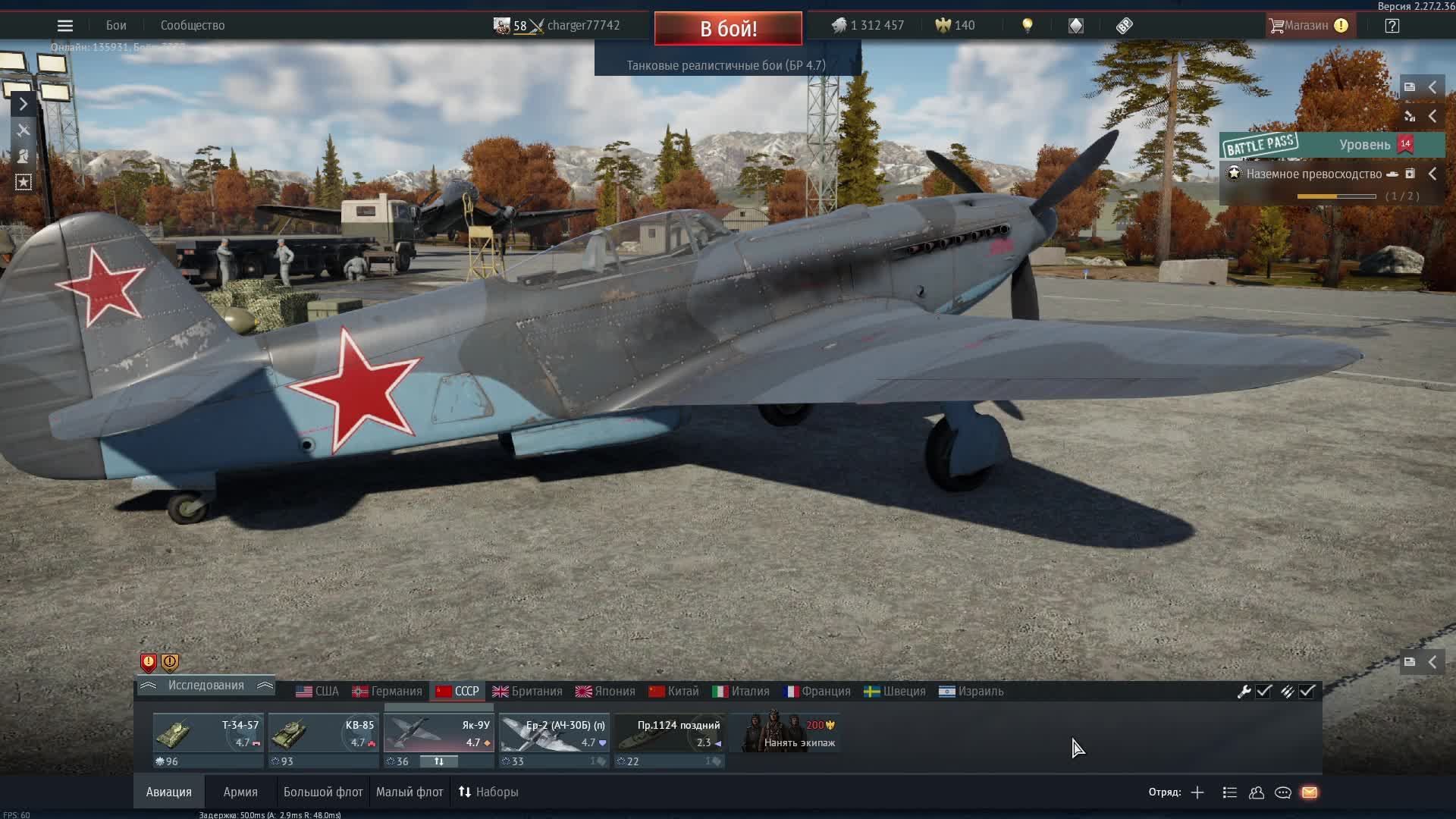1456x819 pixels.
Task: Add a squad member with the plus icon
Action: (1197, 792)
